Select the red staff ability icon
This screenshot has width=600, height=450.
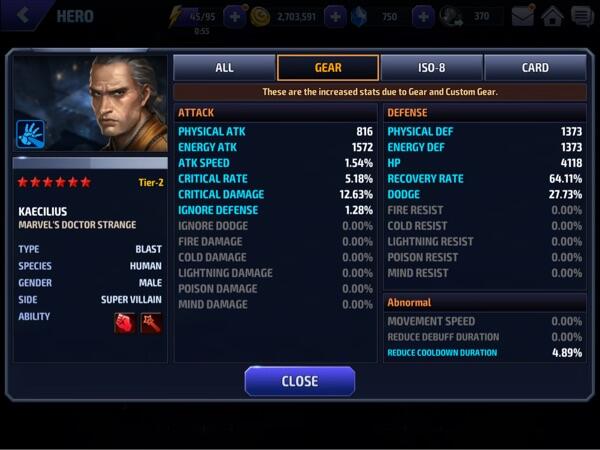click(151, 323)
